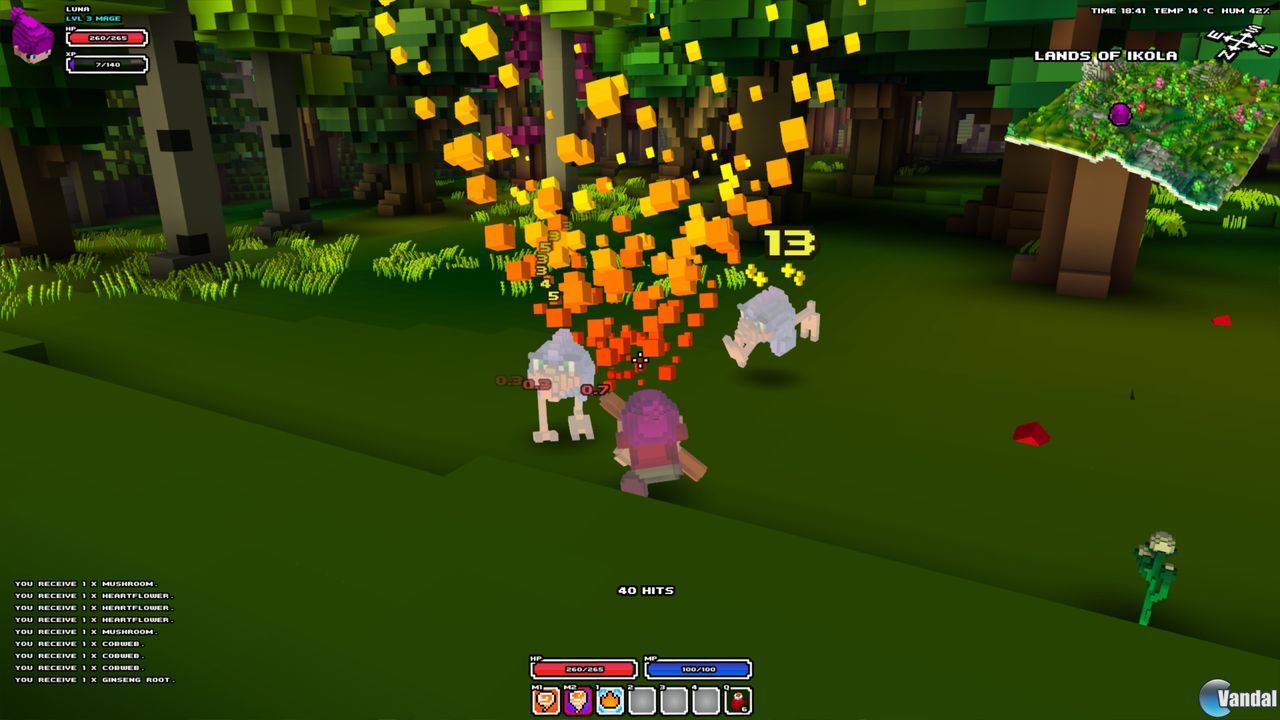Click empty hotbar slot 3
1280x720 pixels.
pos(672,700)
